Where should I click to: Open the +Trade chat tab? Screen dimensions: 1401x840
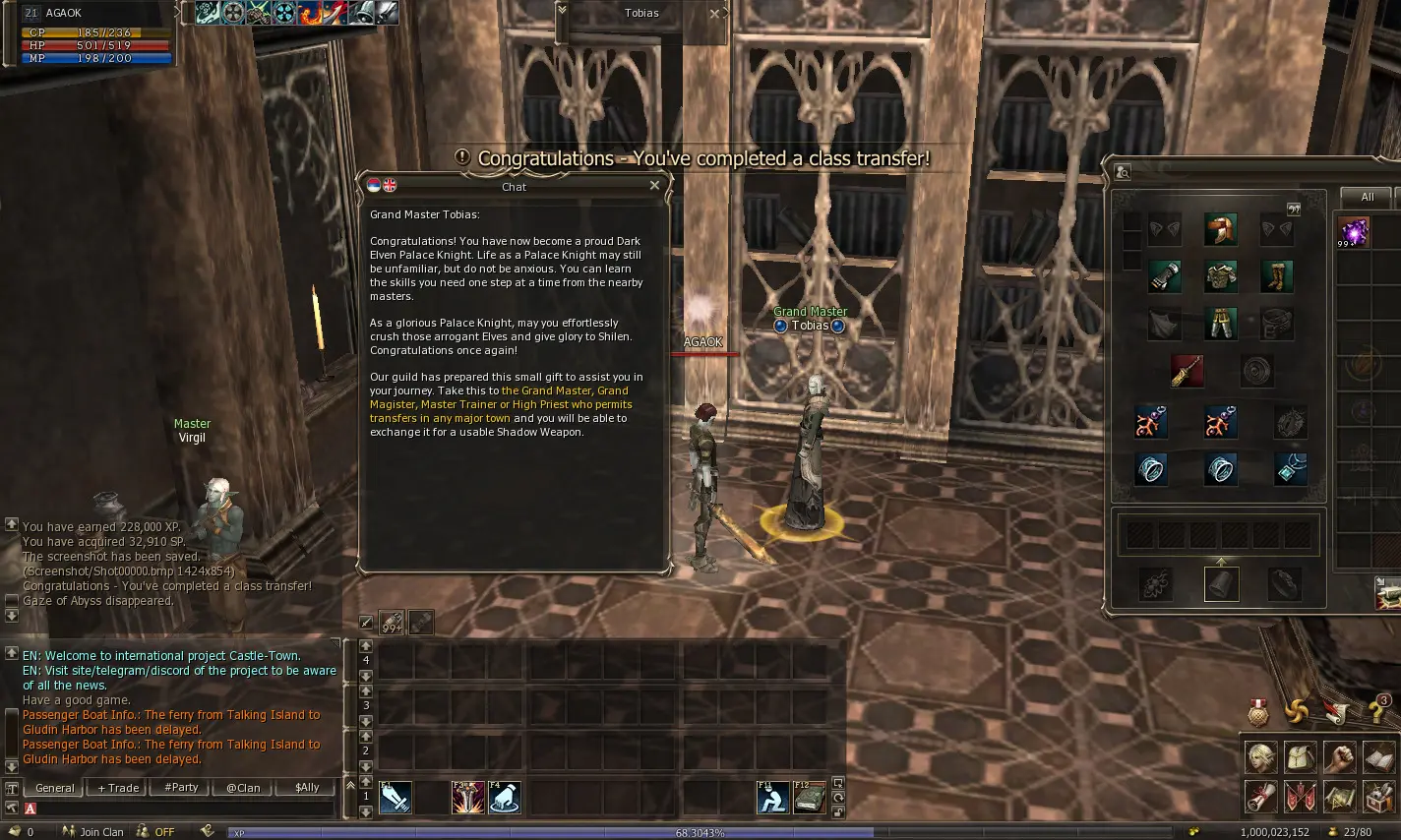point(118,788)
